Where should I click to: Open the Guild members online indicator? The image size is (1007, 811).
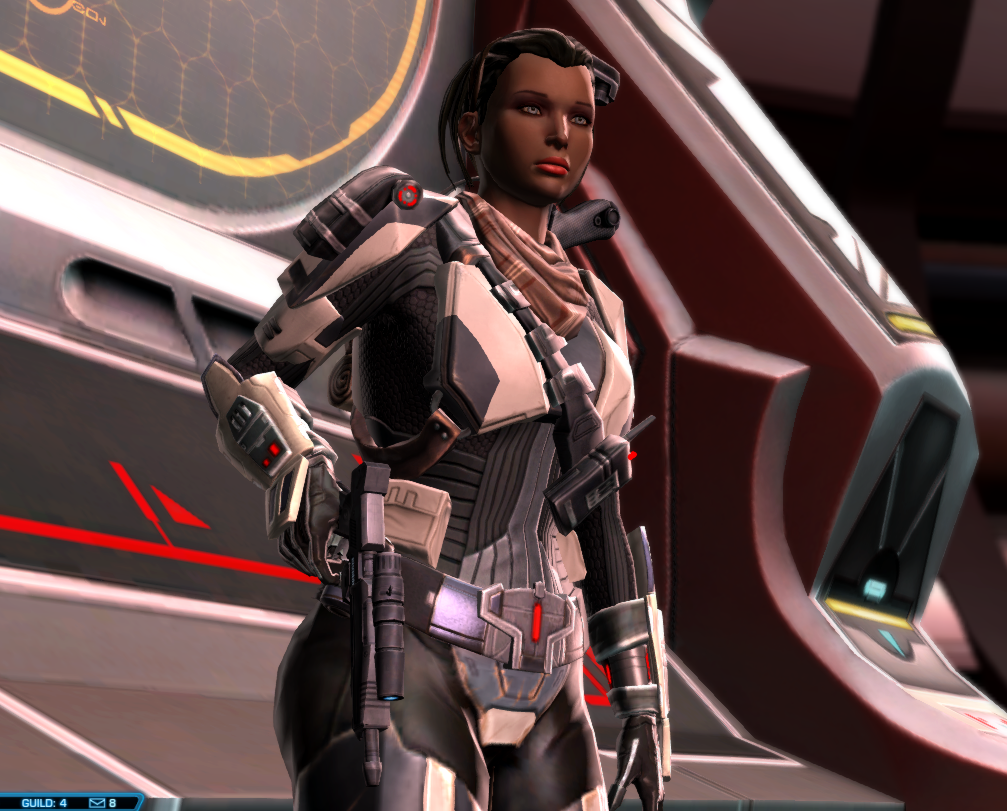coord(43,803)
